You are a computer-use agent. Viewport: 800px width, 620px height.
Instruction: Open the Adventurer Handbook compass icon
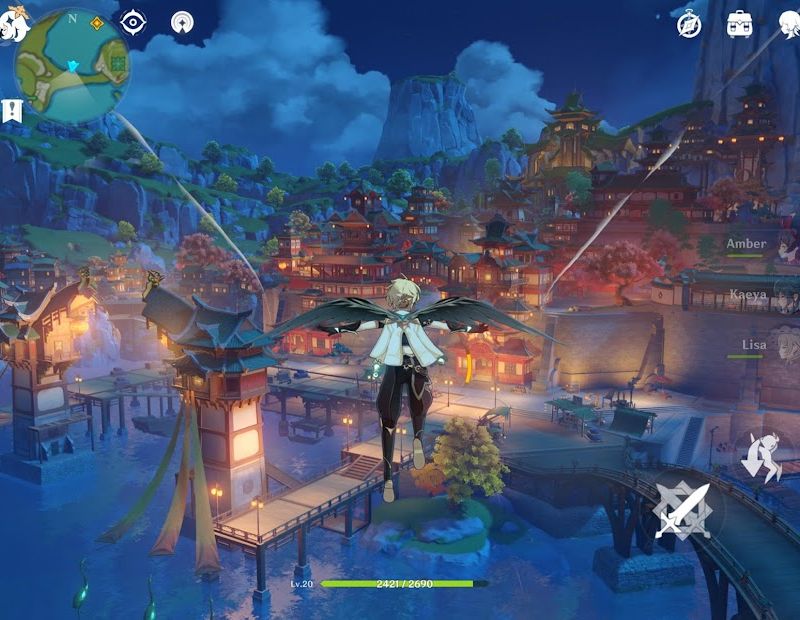coord(689,25)
